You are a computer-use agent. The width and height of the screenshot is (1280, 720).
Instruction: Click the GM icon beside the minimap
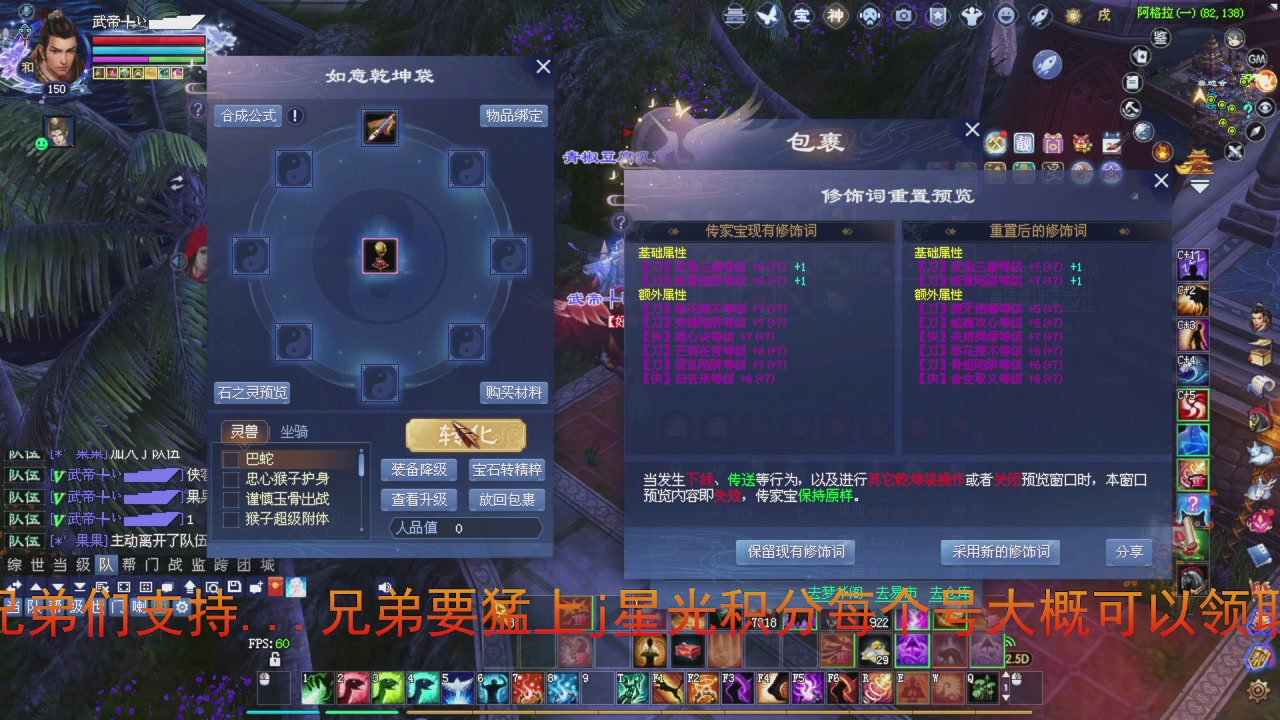click(x=1256, y=60)
